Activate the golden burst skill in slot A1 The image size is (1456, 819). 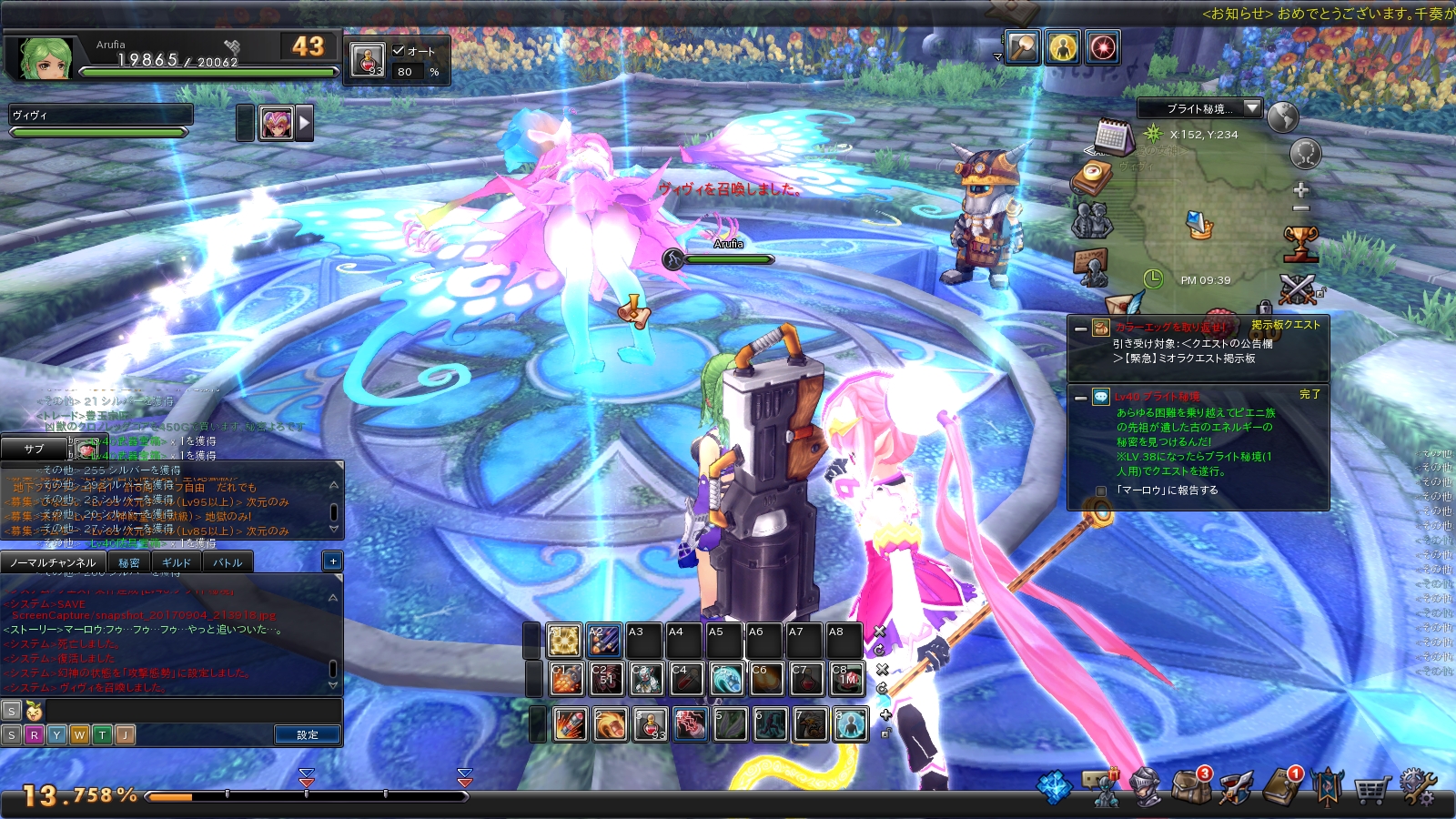564,641
